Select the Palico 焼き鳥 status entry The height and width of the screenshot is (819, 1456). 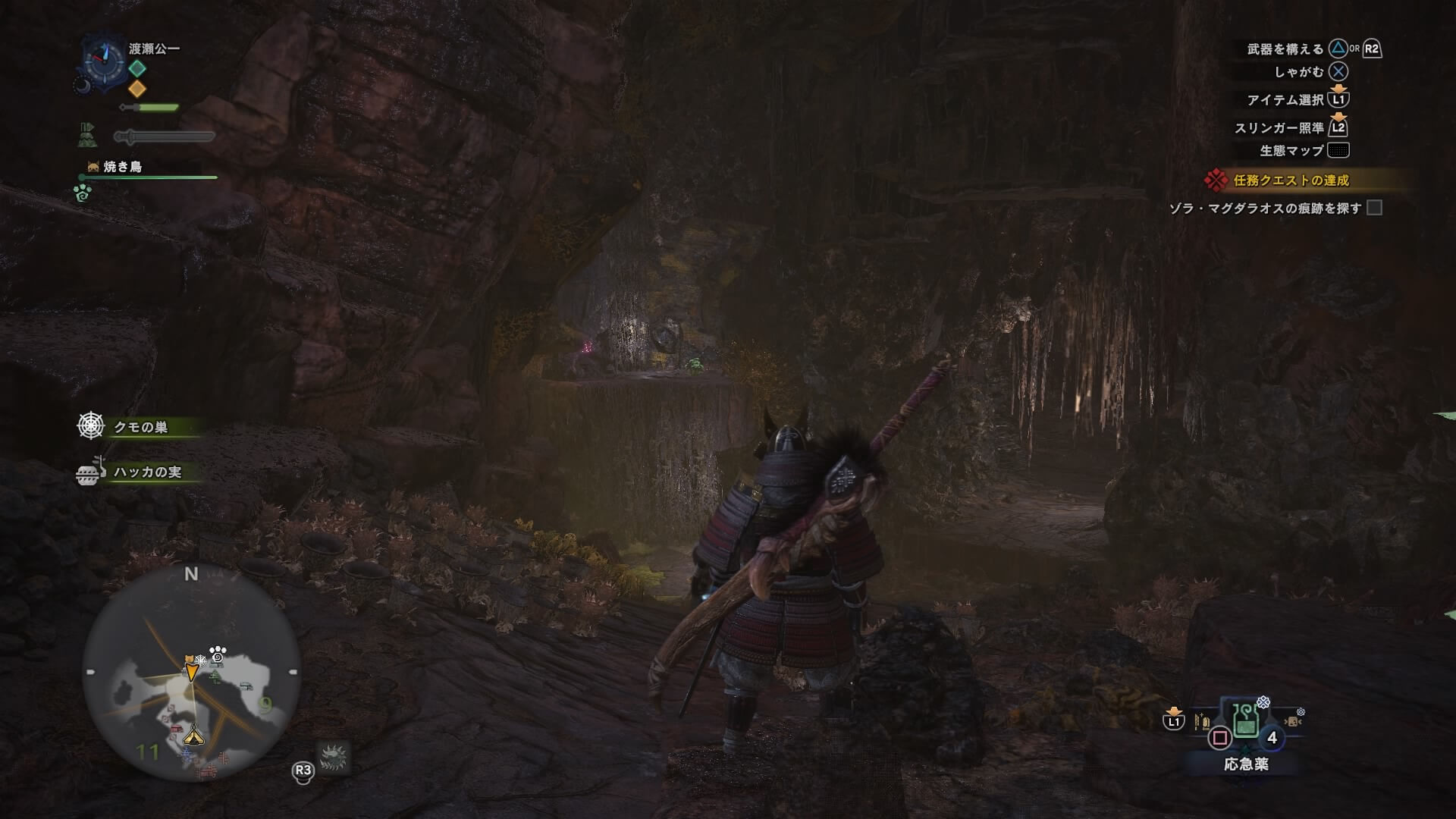point(122,167)
